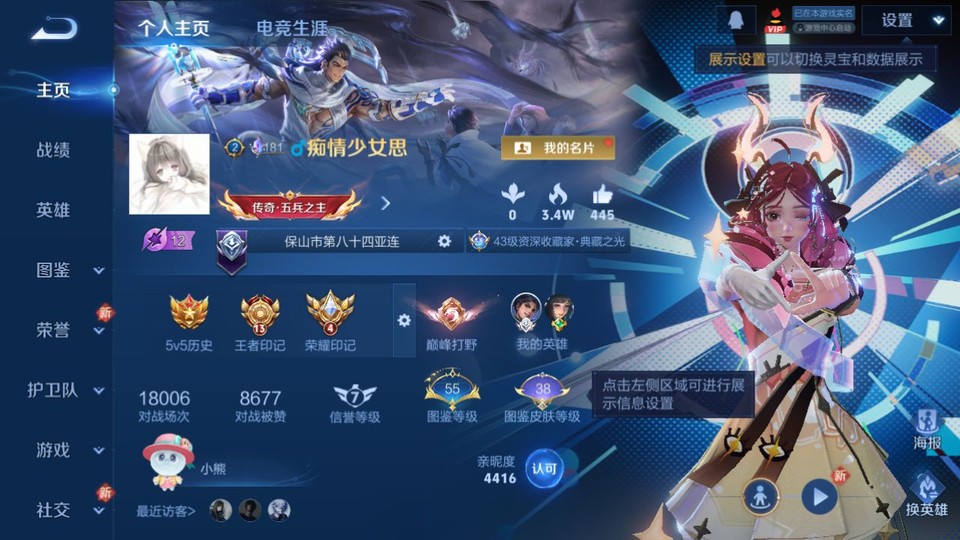Open 我的名片 name card
960x540 pixels.
[x=557, y=148]
